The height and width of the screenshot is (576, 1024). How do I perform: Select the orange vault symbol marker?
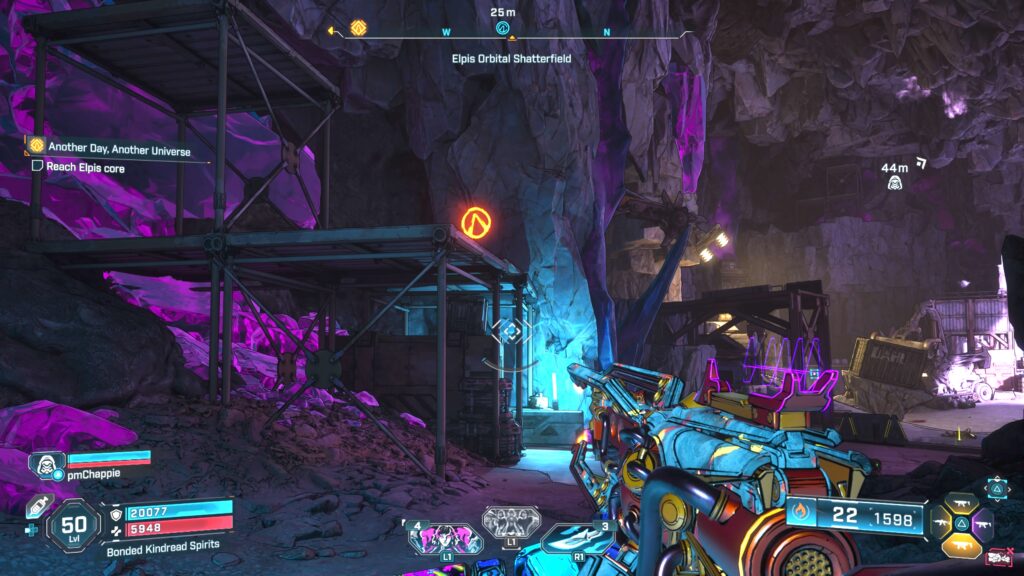pos(476,220)
